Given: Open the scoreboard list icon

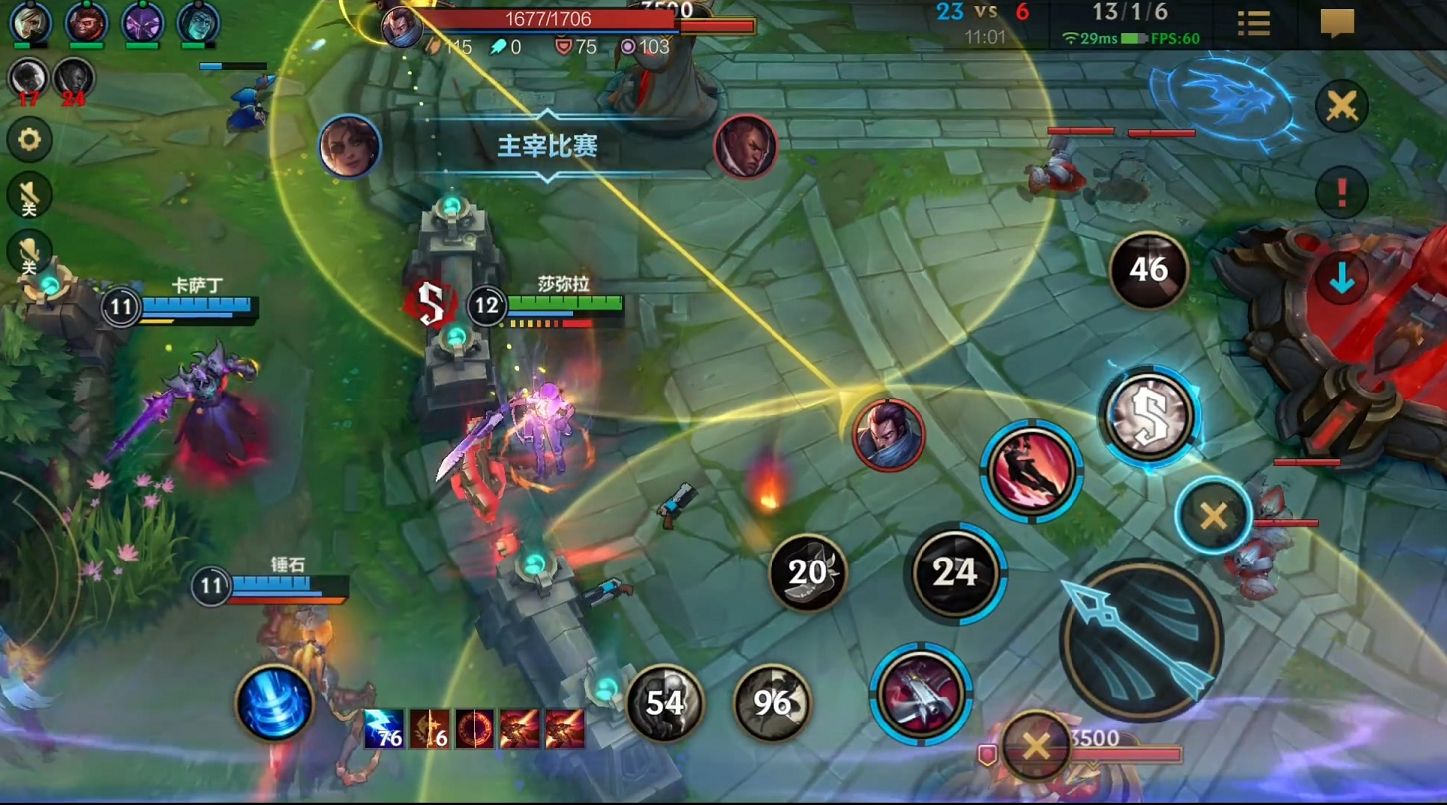Looking at the screenshot, I should pos(1253,23).
